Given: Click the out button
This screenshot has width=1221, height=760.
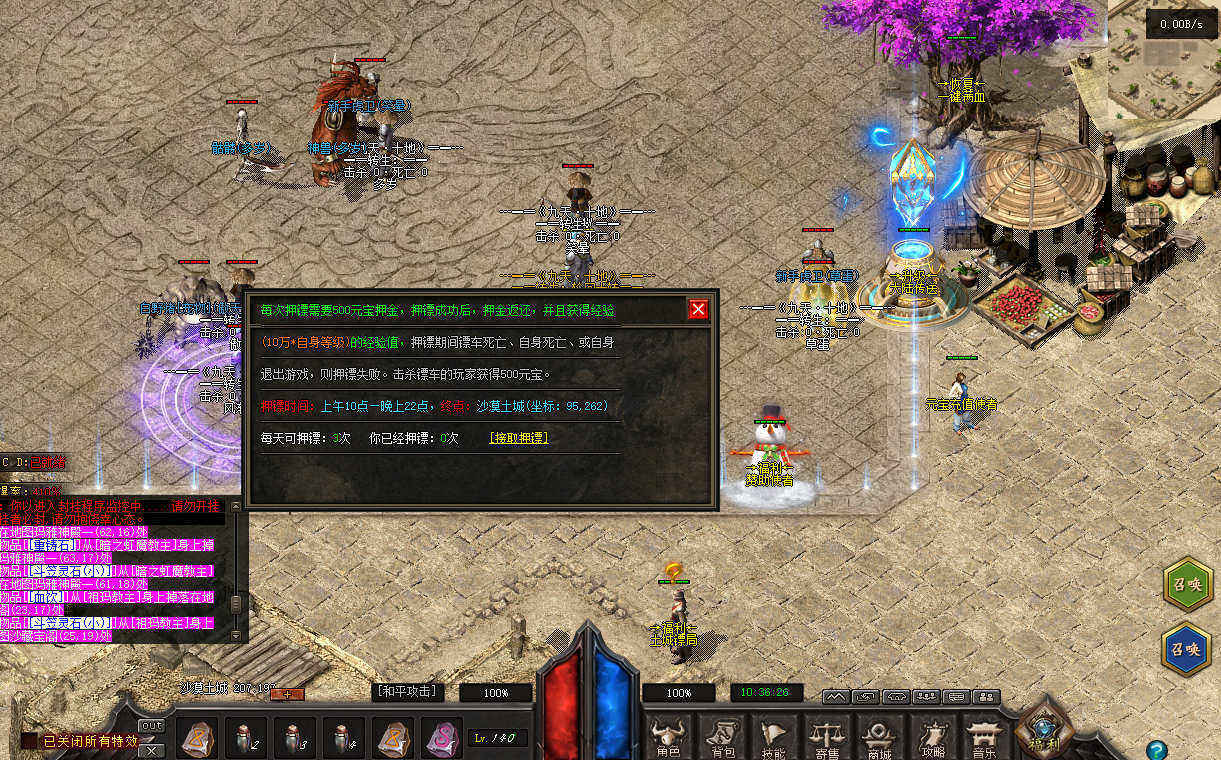Looking at the screenshot, I should (151, 725).
